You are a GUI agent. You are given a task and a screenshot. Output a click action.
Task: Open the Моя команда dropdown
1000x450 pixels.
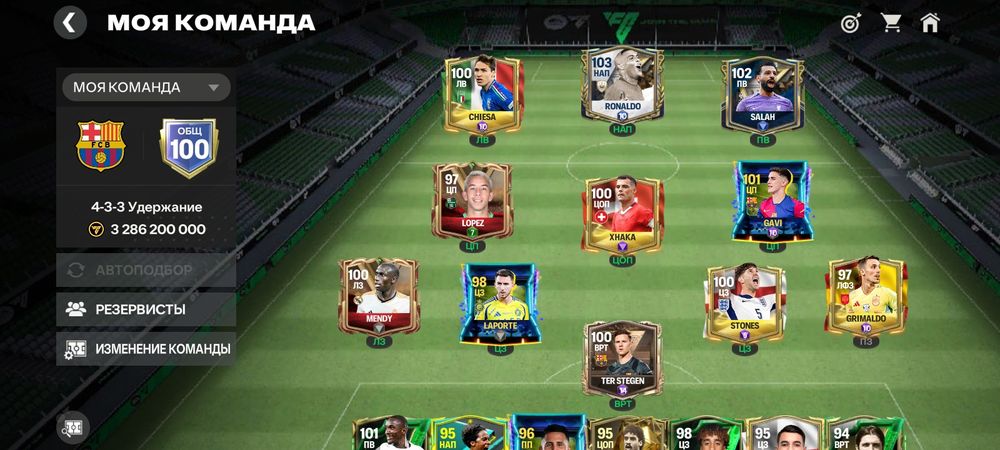click(146, 87)
